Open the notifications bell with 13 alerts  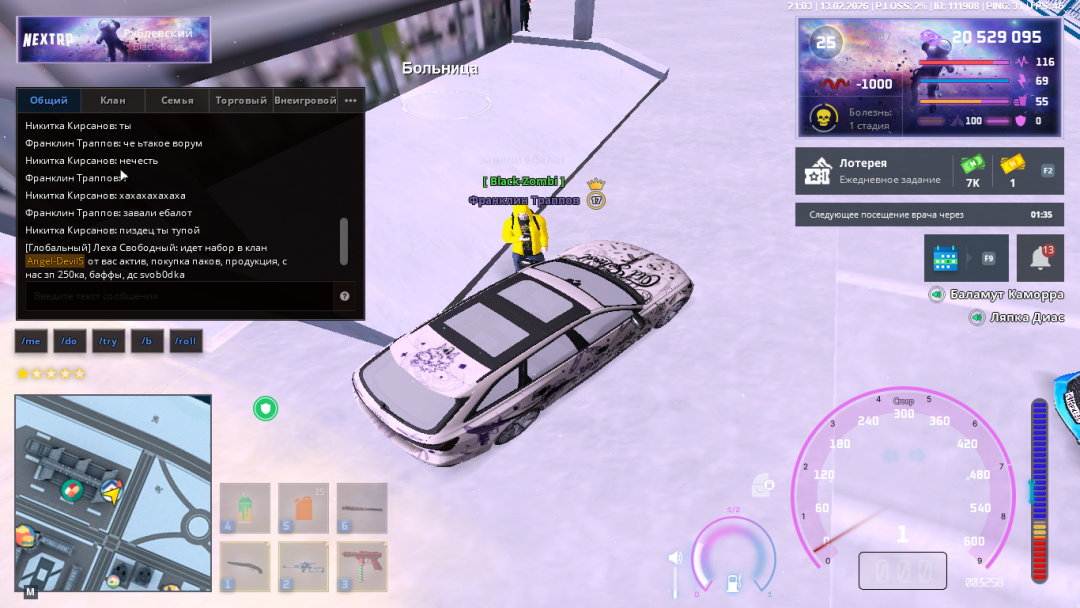pos(1040,258)
